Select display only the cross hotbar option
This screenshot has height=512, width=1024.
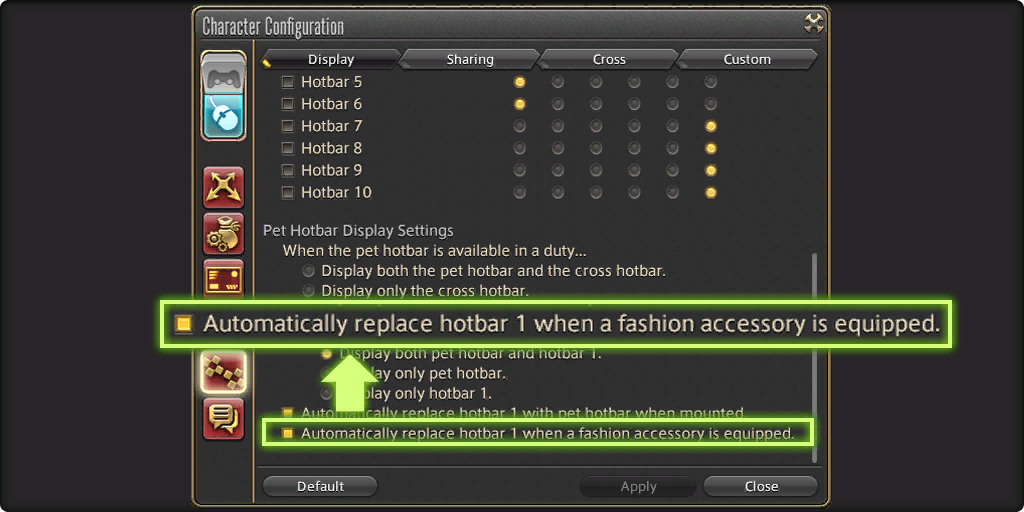[309, 291]
